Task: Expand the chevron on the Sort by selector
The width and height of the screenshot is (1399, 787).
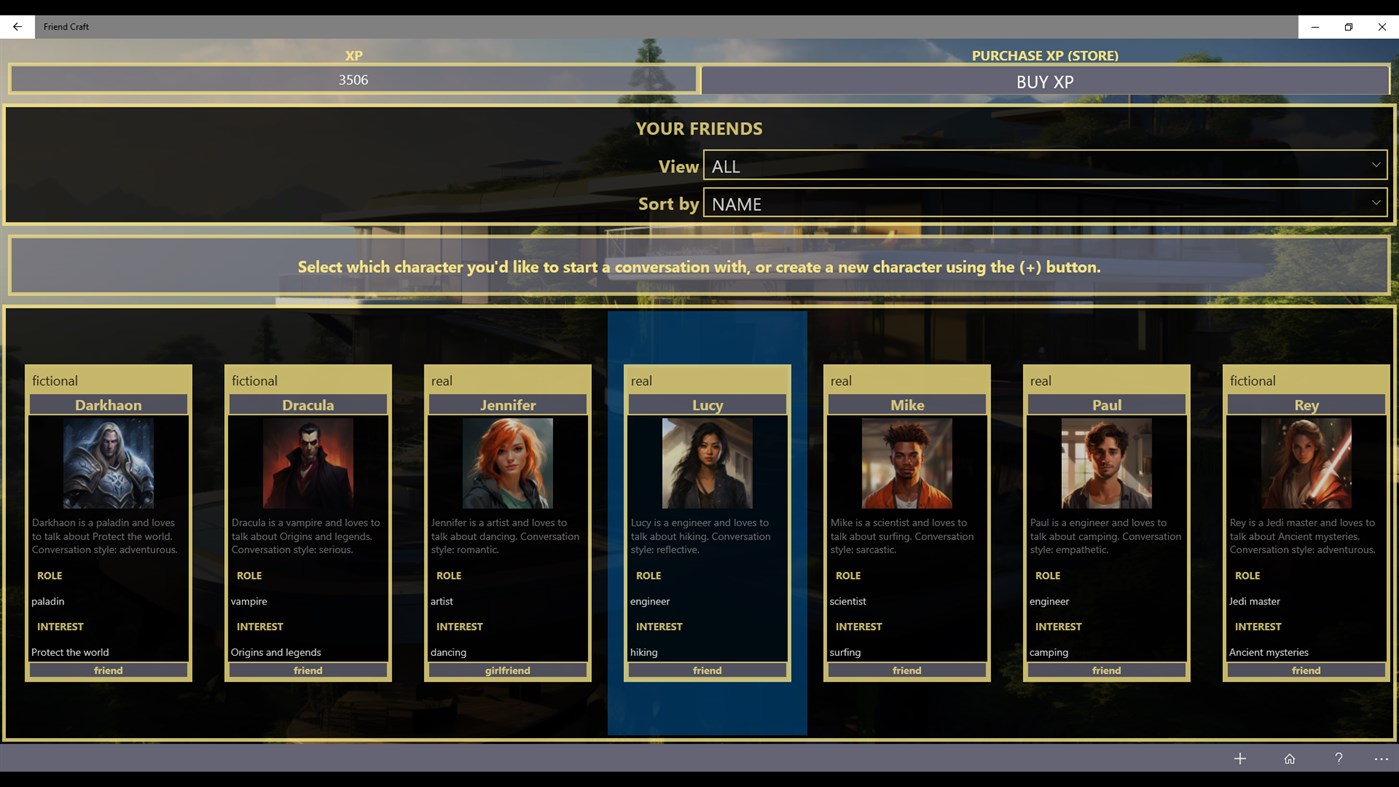Action: [x=1376, y=203]
